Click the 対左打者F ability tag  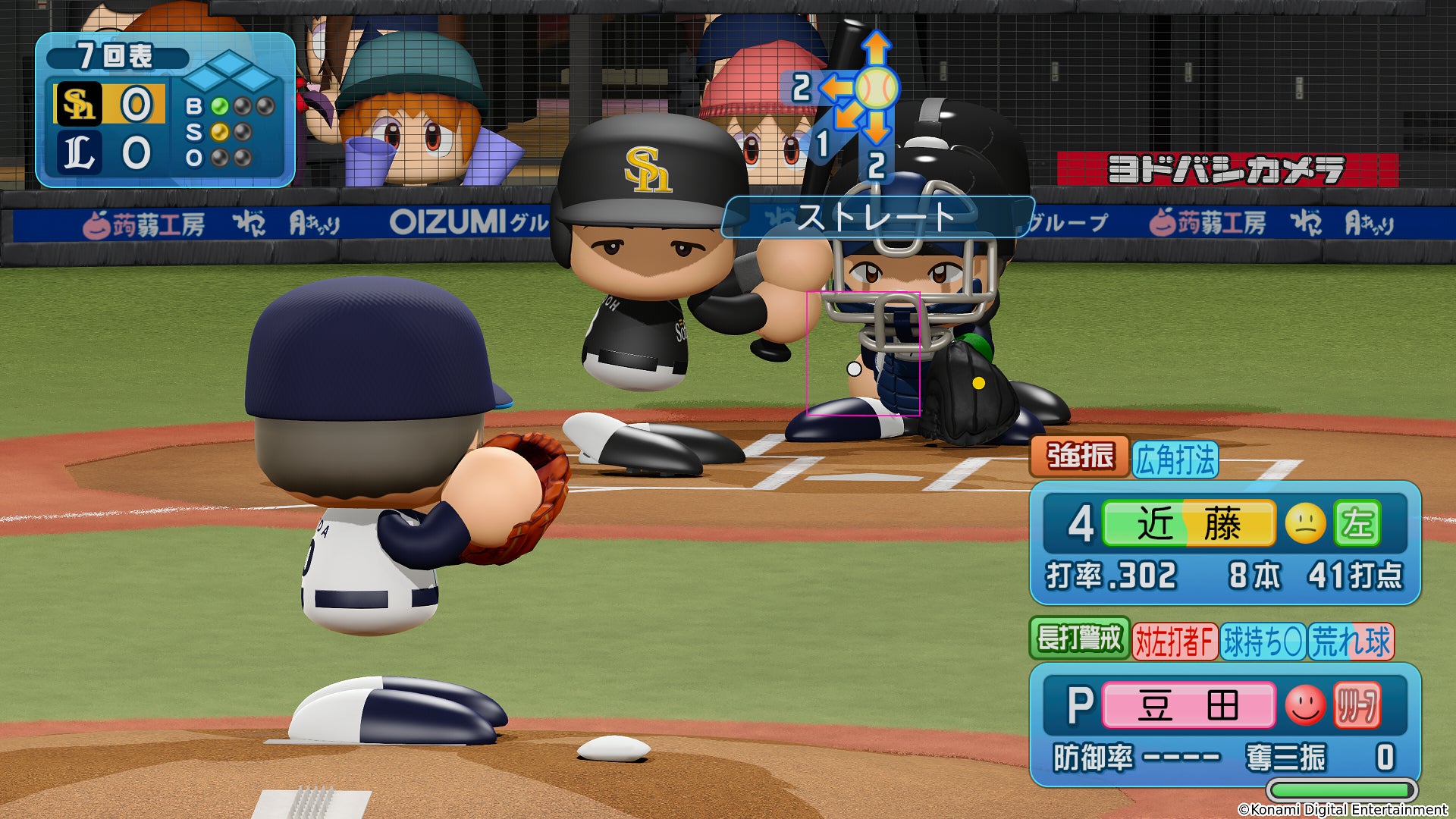pyautogui.click(x=1175, y=642)
